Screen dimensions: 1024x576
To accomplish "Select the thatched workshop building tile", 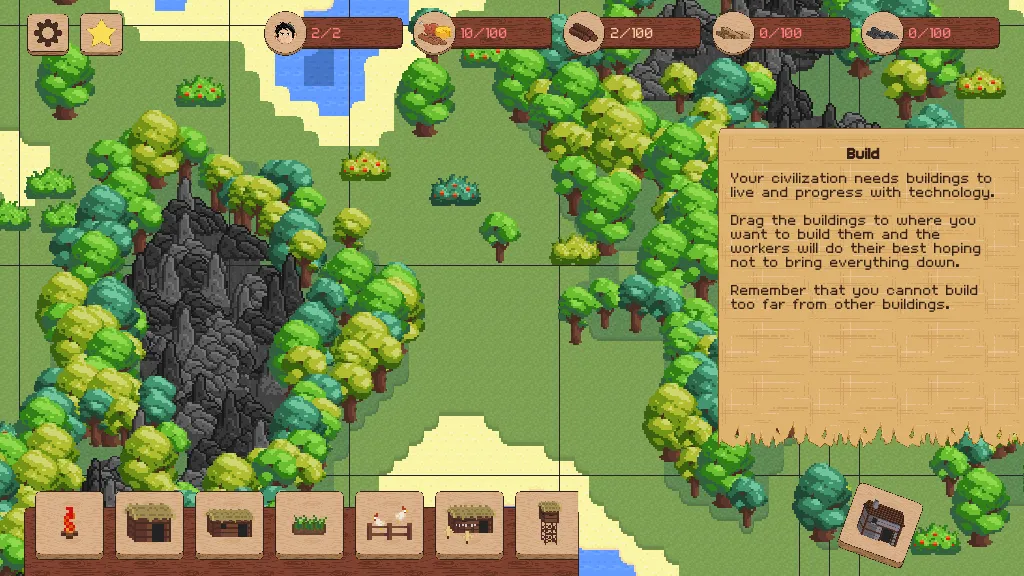I will (469, 523).
